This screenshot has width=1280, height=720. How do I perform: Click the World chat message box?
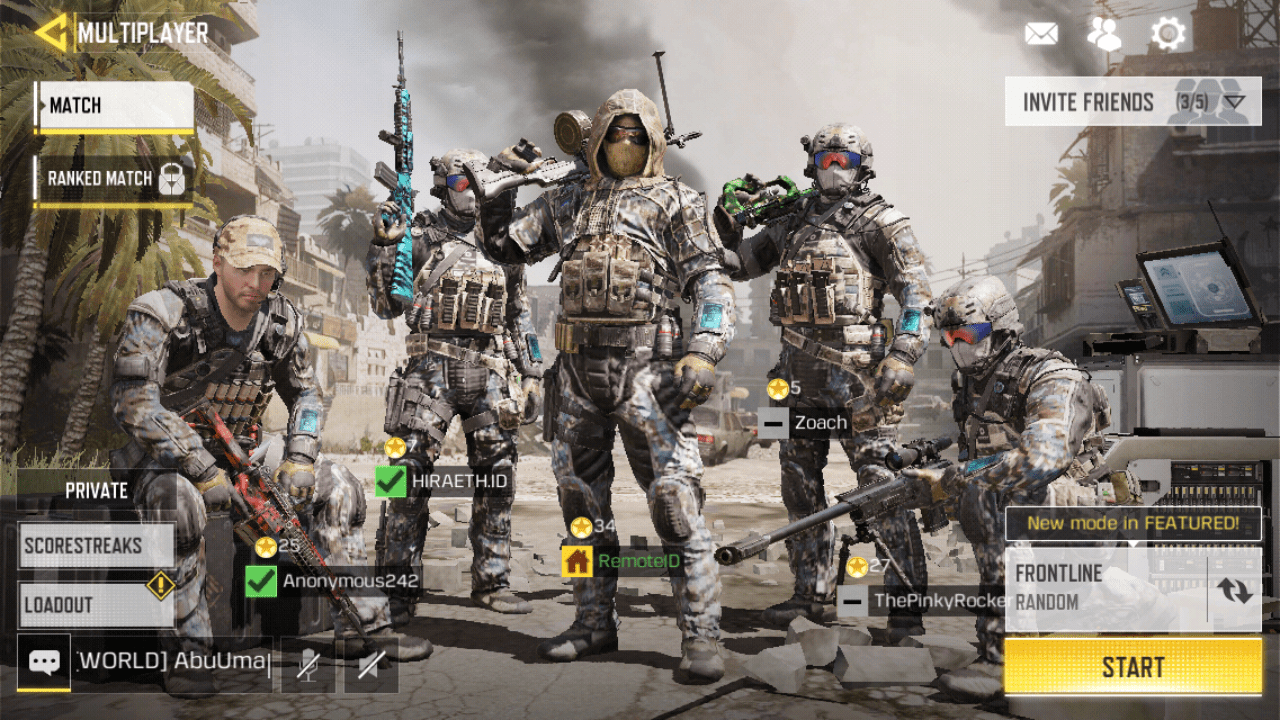pyautogui.click(x=173, y=662)
